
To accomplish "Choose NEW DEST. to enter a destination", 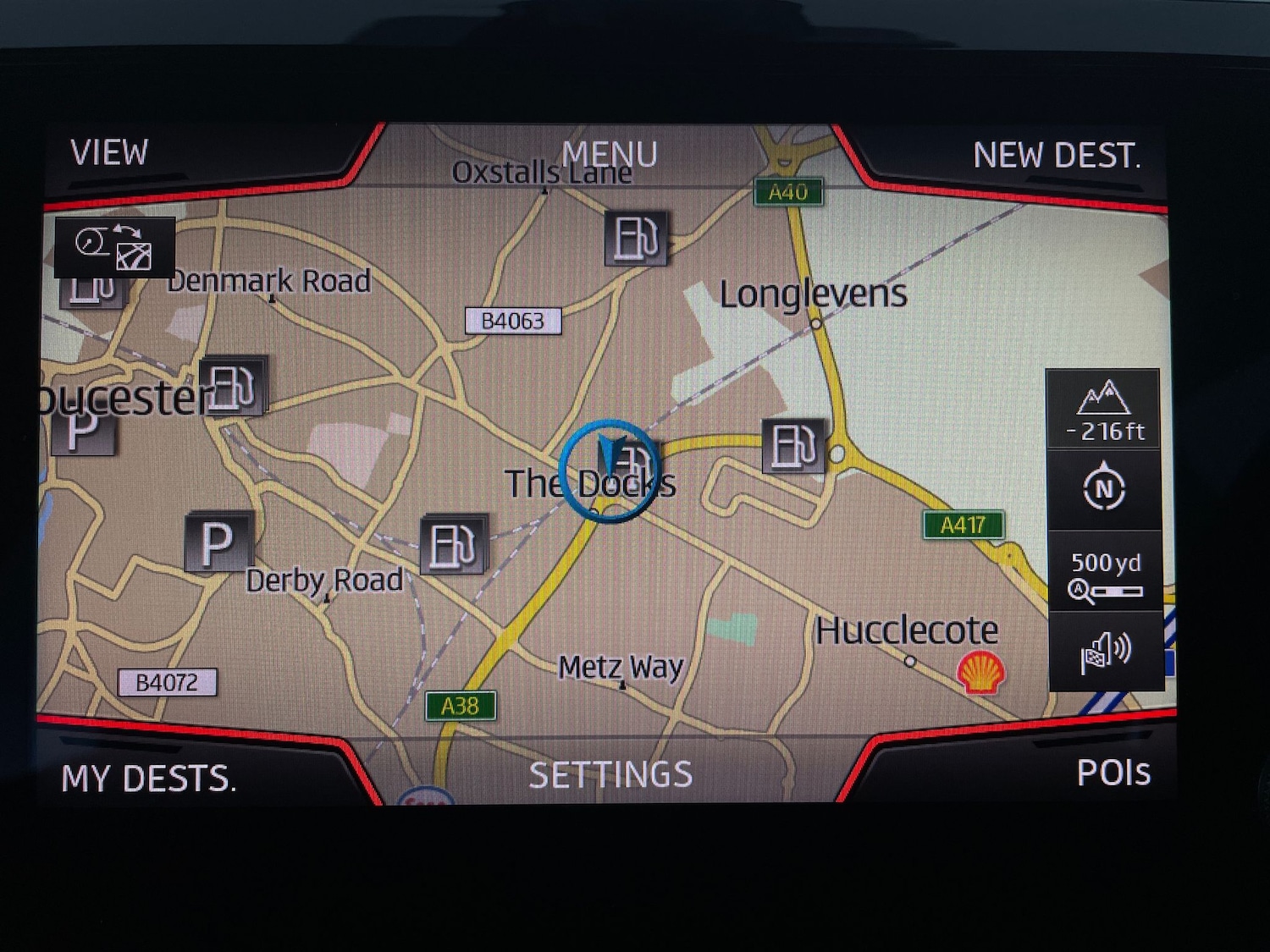I will (x=1057, y=156).
